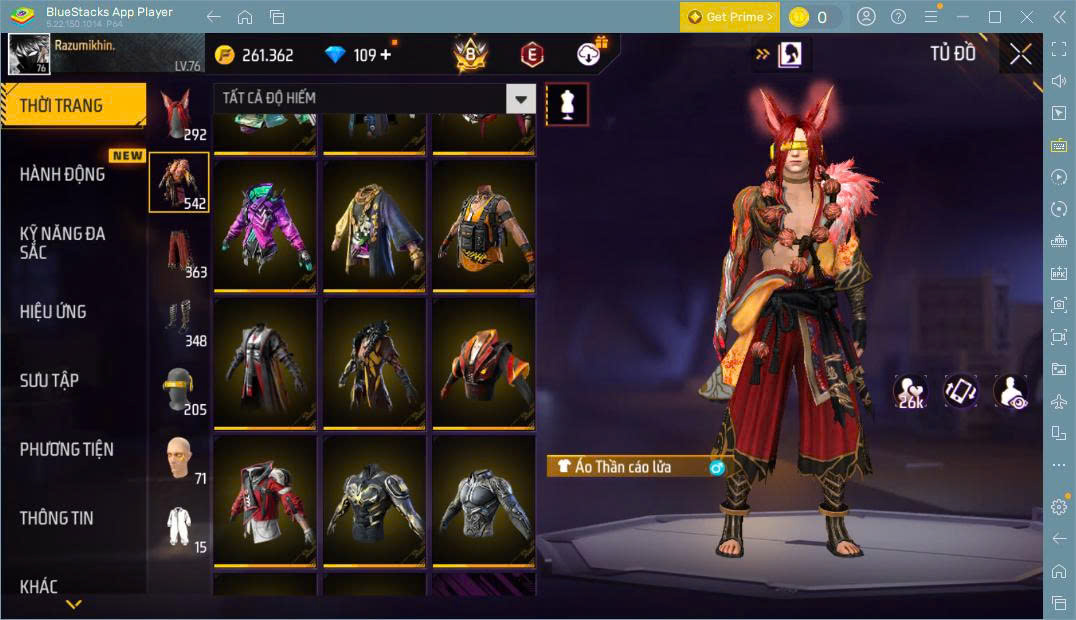Open the rarity filter dropdown
The height and width of the screenshot is (620, 1076).
pos(520,98)
